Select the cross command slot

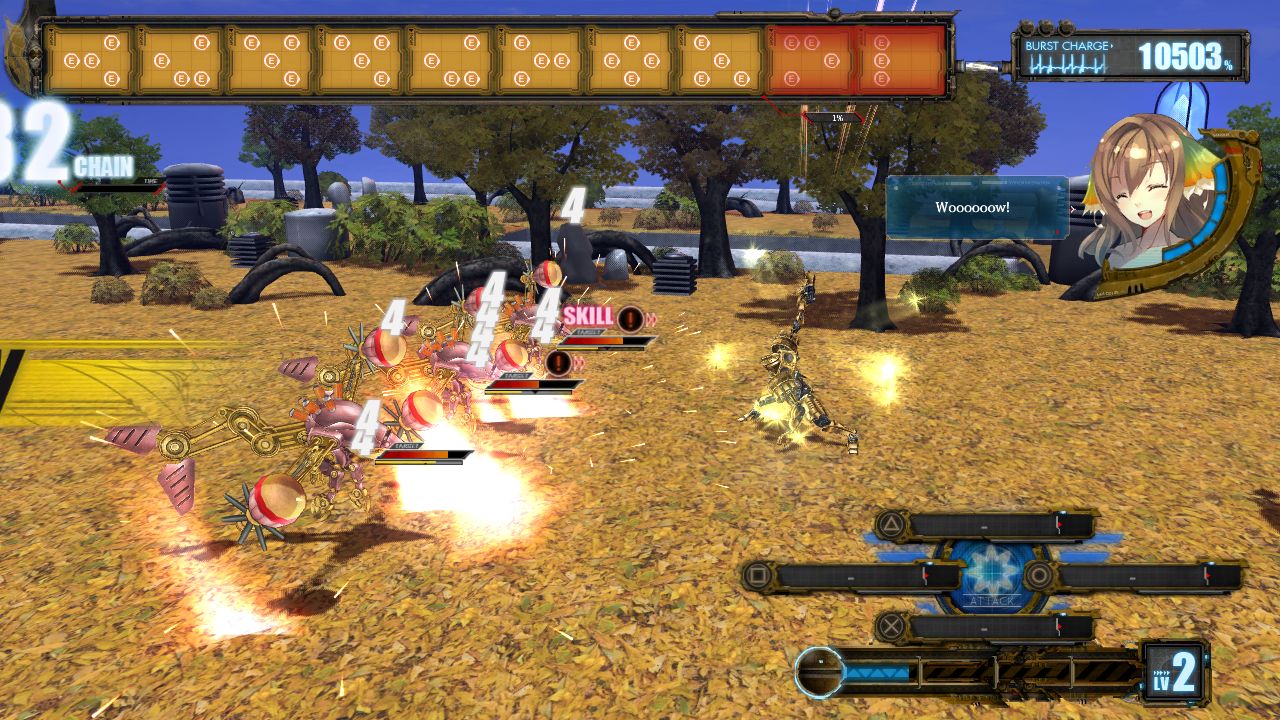985,628
